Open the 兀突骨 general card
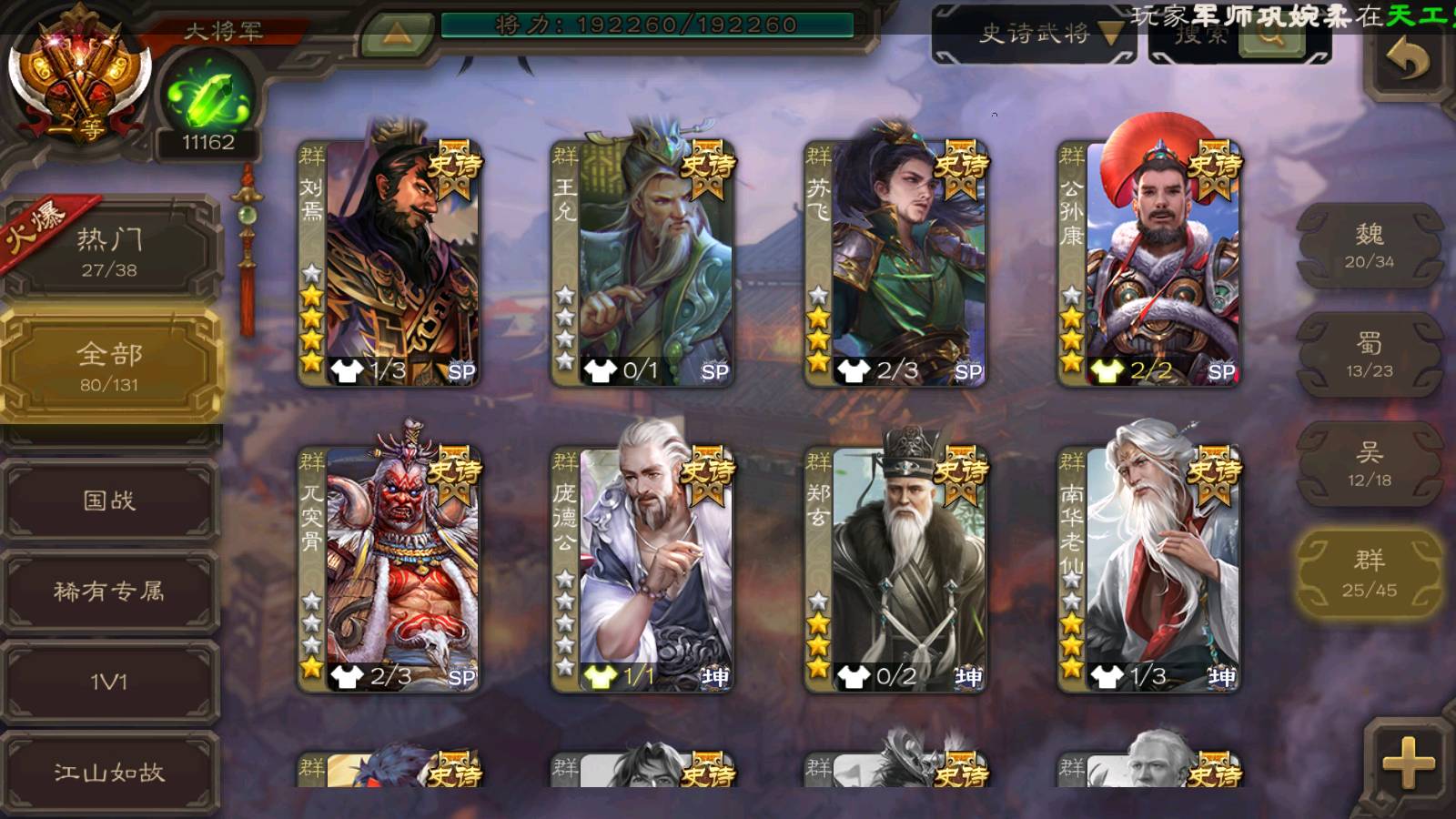Screen dimensions: 1456x819 click(x=389, y=569)
